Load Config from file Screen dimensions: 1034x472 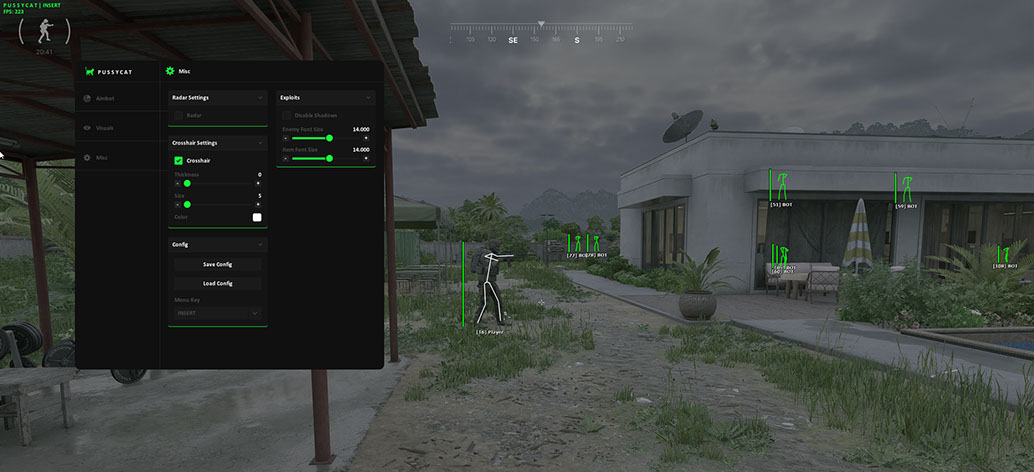point(217,284)
